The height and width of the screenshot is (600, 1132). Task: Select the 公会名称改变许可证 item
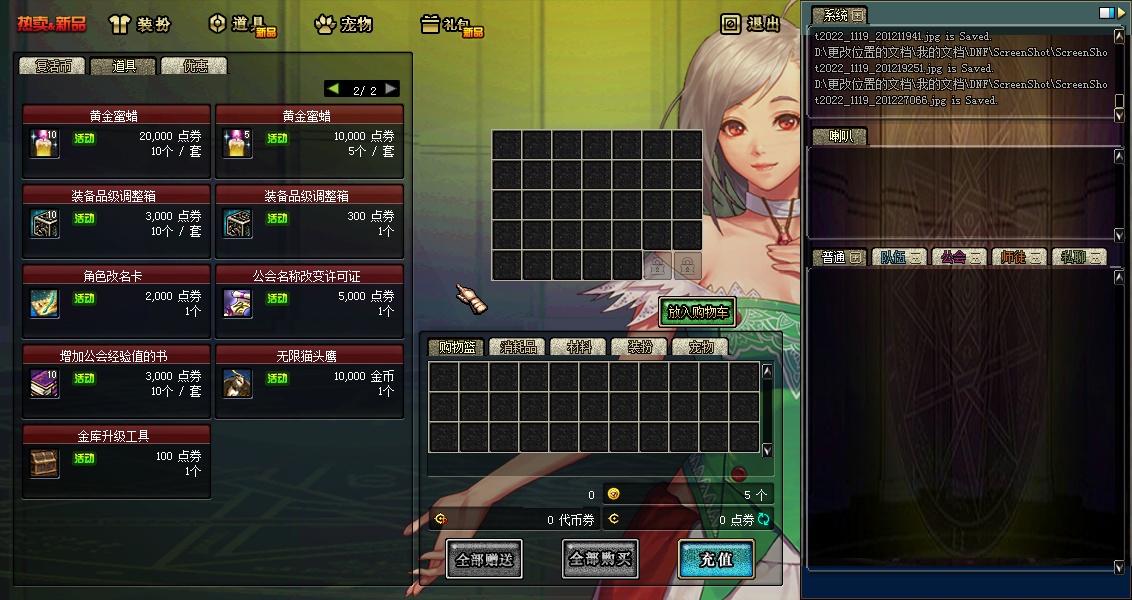(x=309, y=297)
